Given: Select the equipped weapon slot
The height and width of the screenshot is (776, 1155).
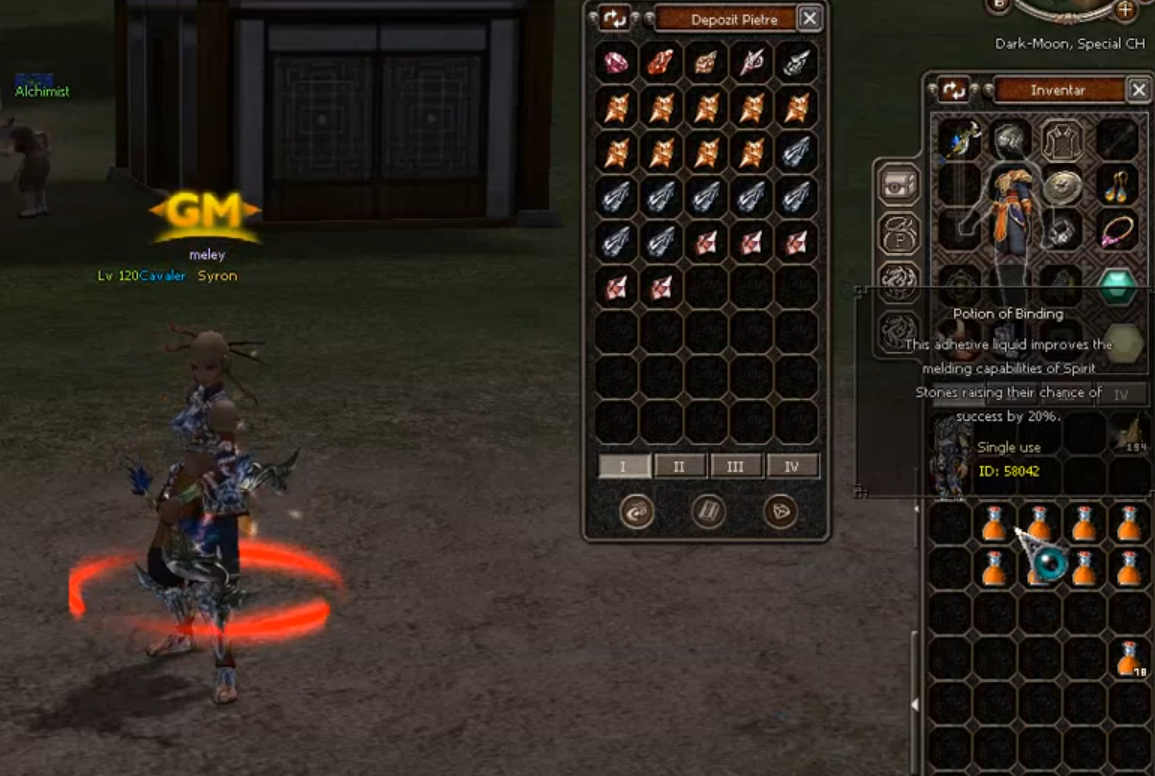Looking at the screenshot, I should pos(958,140).
